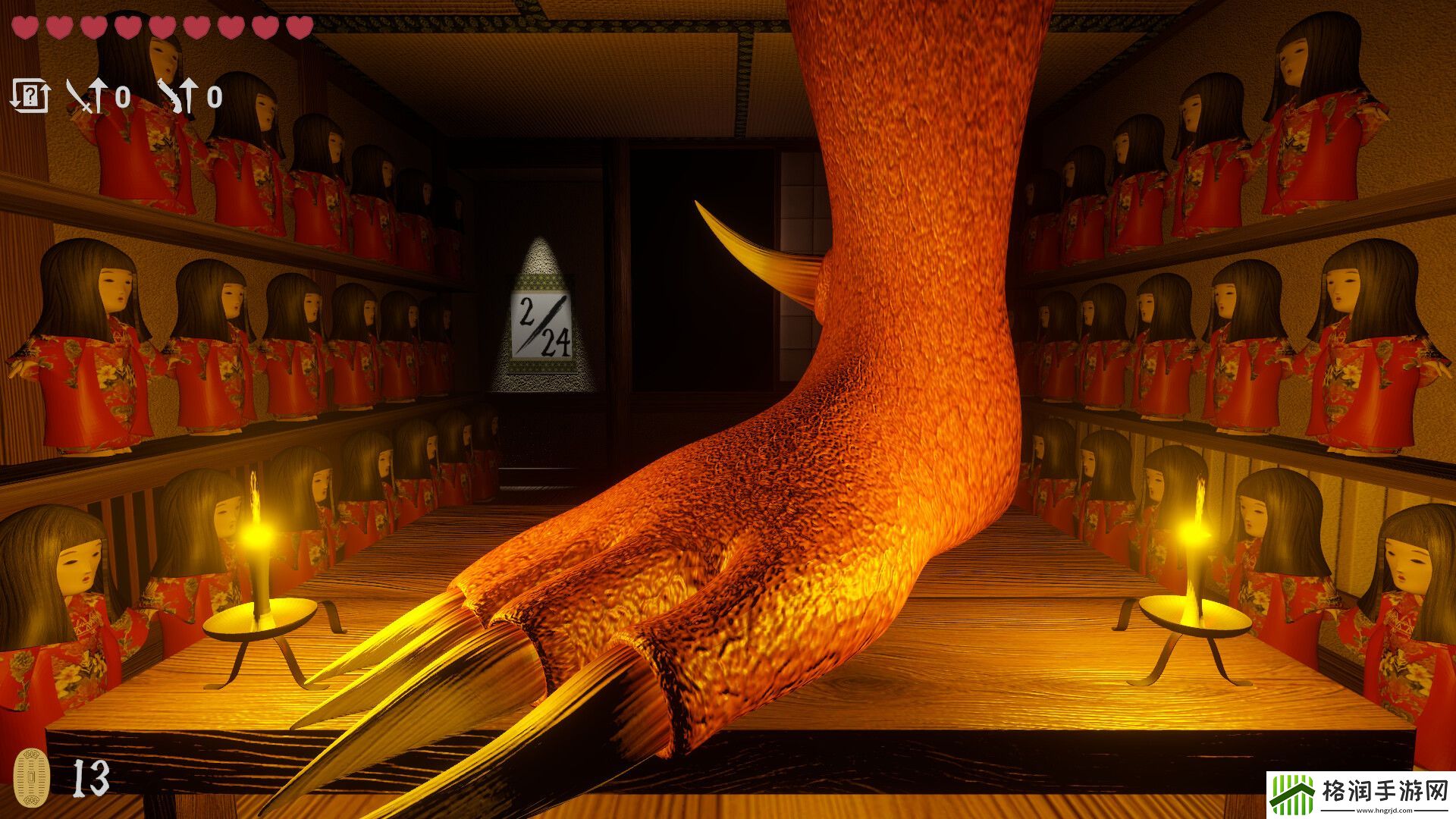Click the gold koban coin icon
Image resolution: width=1456 pixels, height=819 pixels.
click(x=32, y=776)
